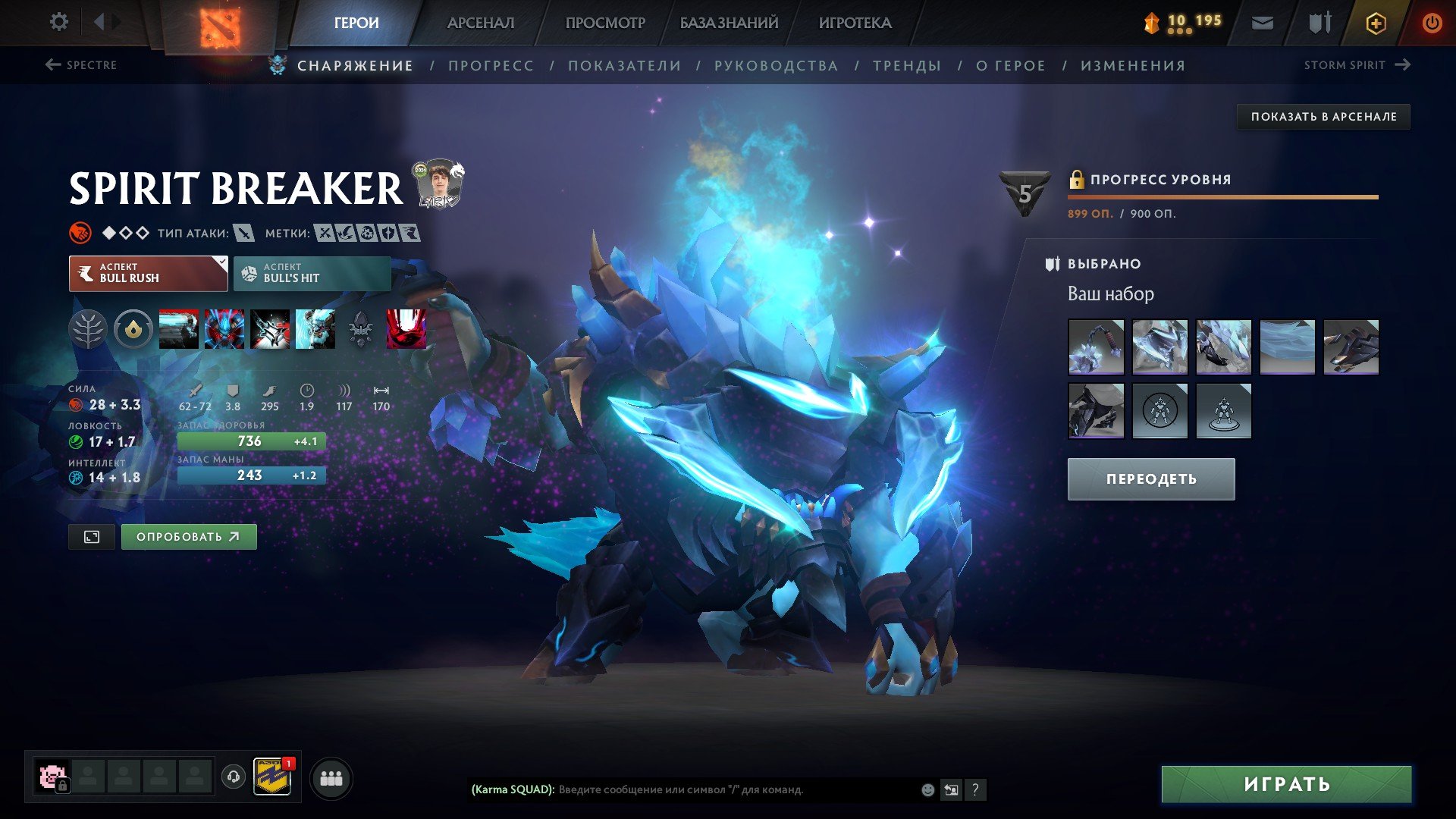Switch to the АРСЕНАЛ tab
This screenshot has height=819, width=1456.
[x=481, y=22]
